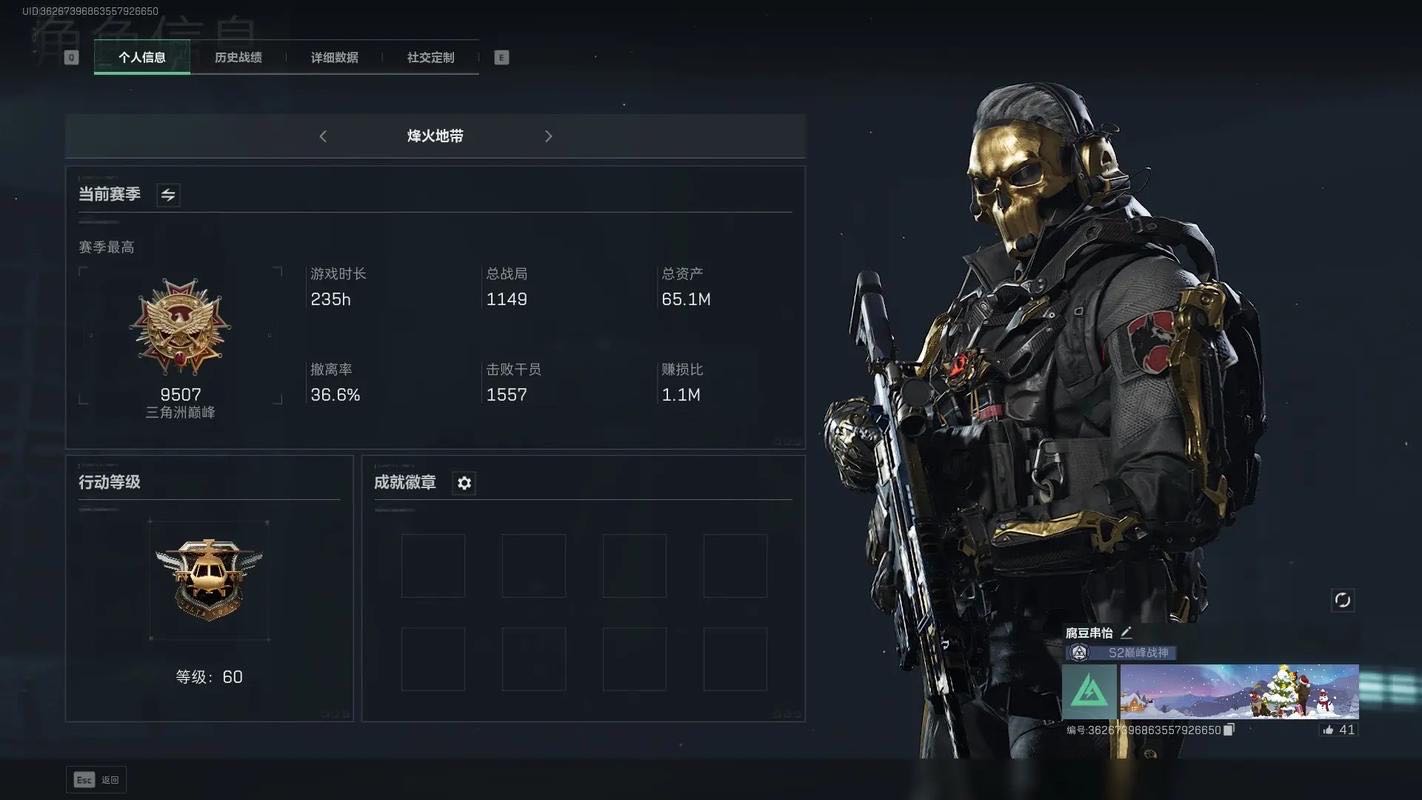
Task: Click the 返回 back button
Action: [97, 780]
